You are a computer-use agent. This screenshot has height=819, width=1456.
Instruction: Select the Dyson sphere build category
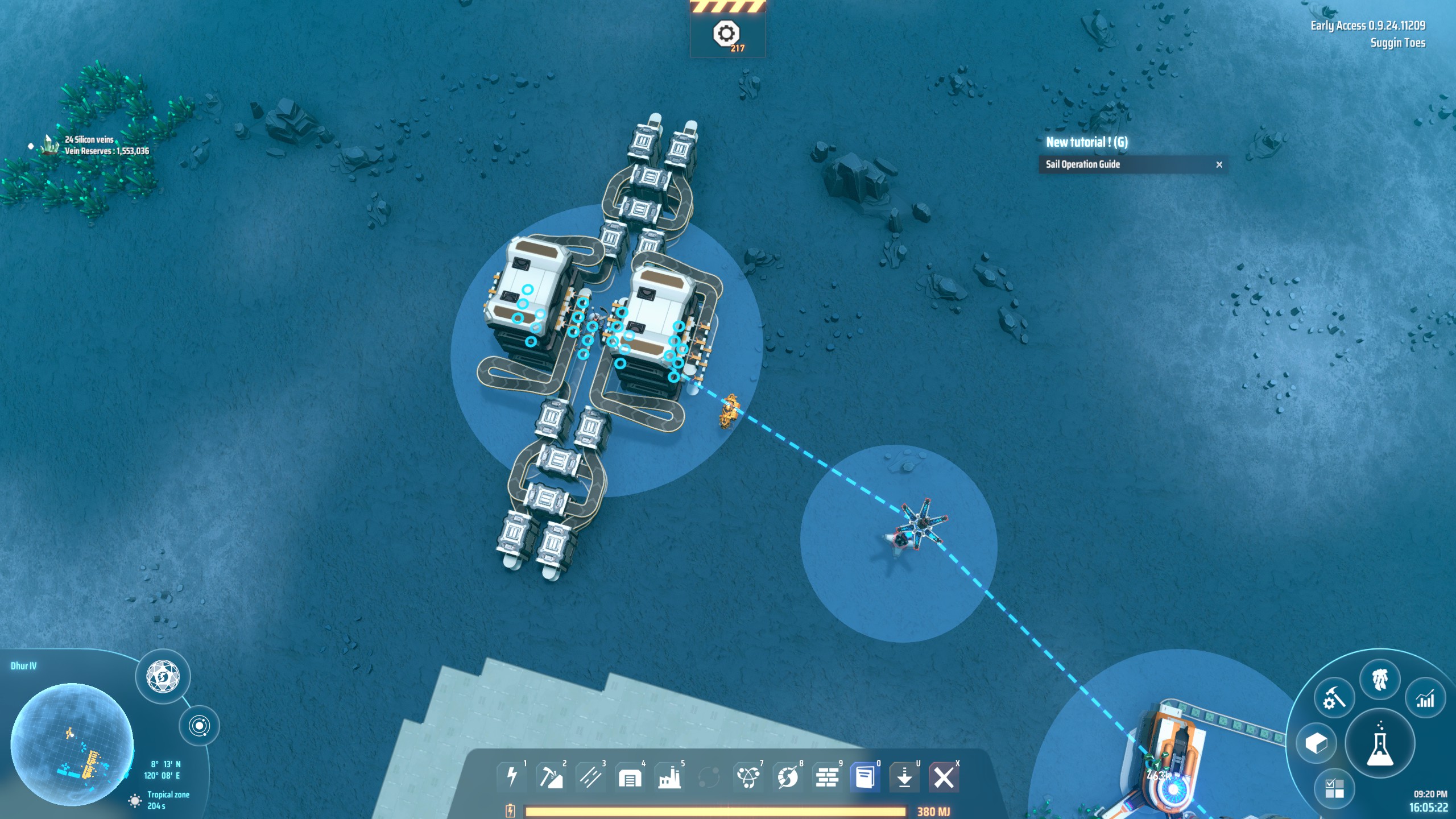click(787, 777)
